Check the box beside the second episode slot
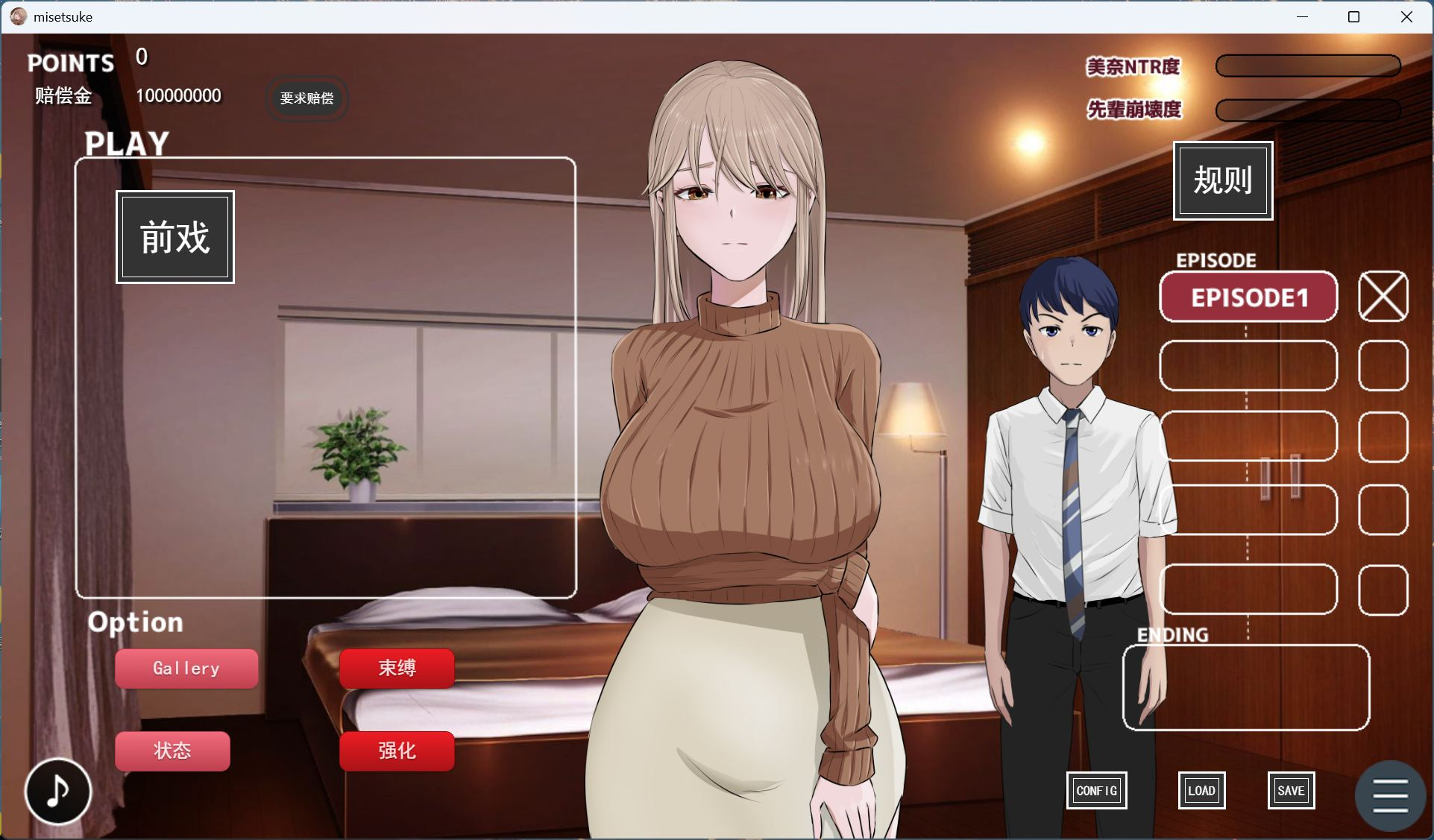1434x840 pixels. pos(1383,366)
